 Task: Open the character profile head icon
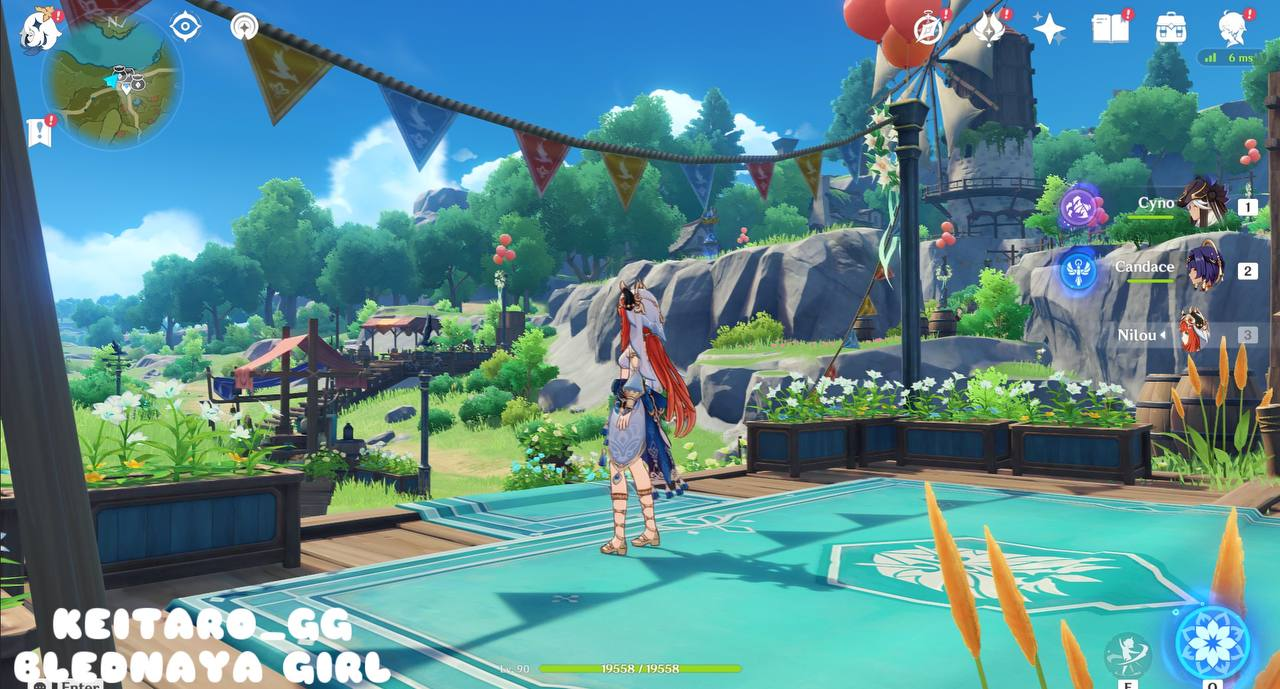[1232, 27]
